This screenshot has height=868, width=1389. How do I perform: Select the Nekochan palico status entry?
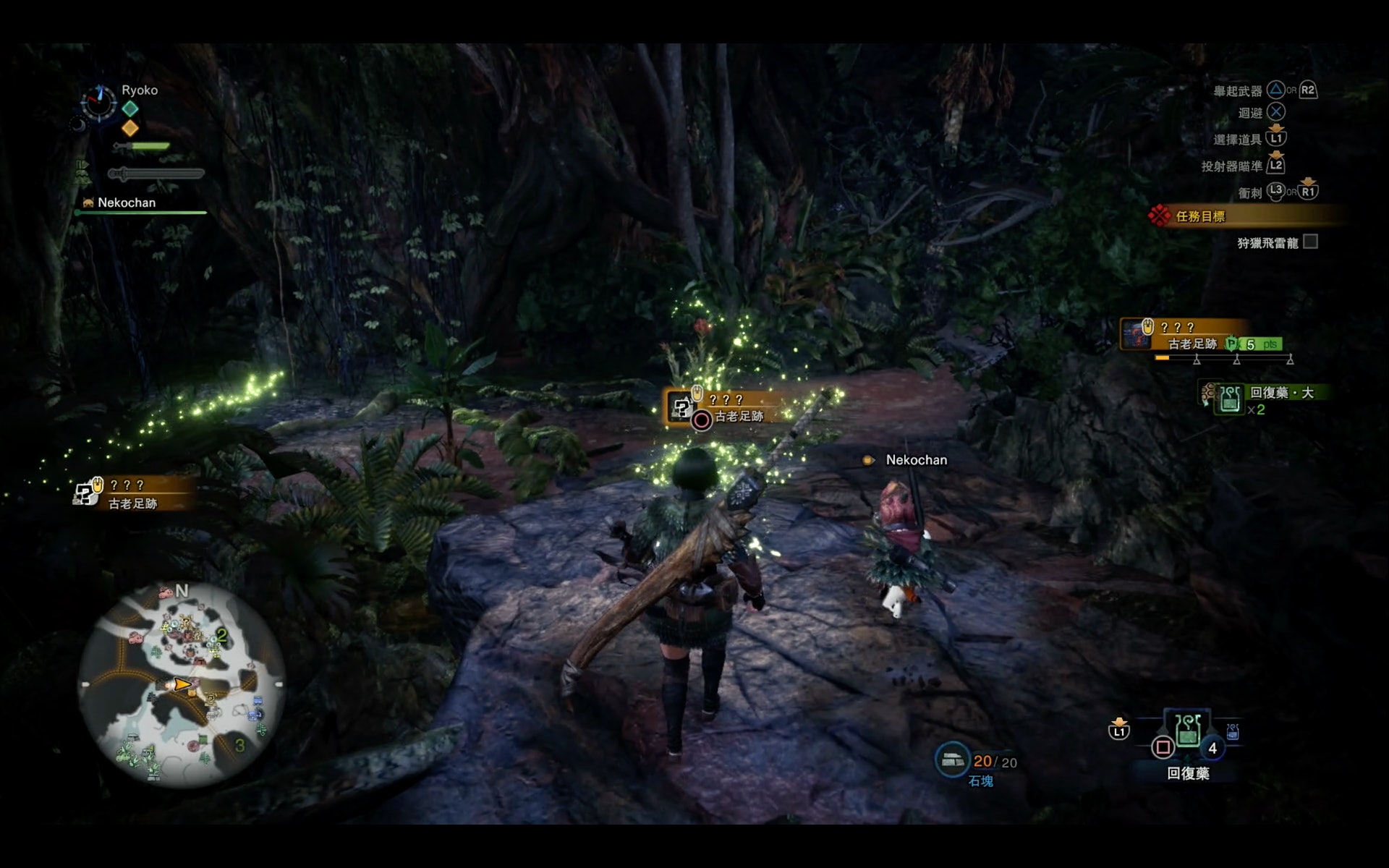pyautogui.click(x=126, y=203)
